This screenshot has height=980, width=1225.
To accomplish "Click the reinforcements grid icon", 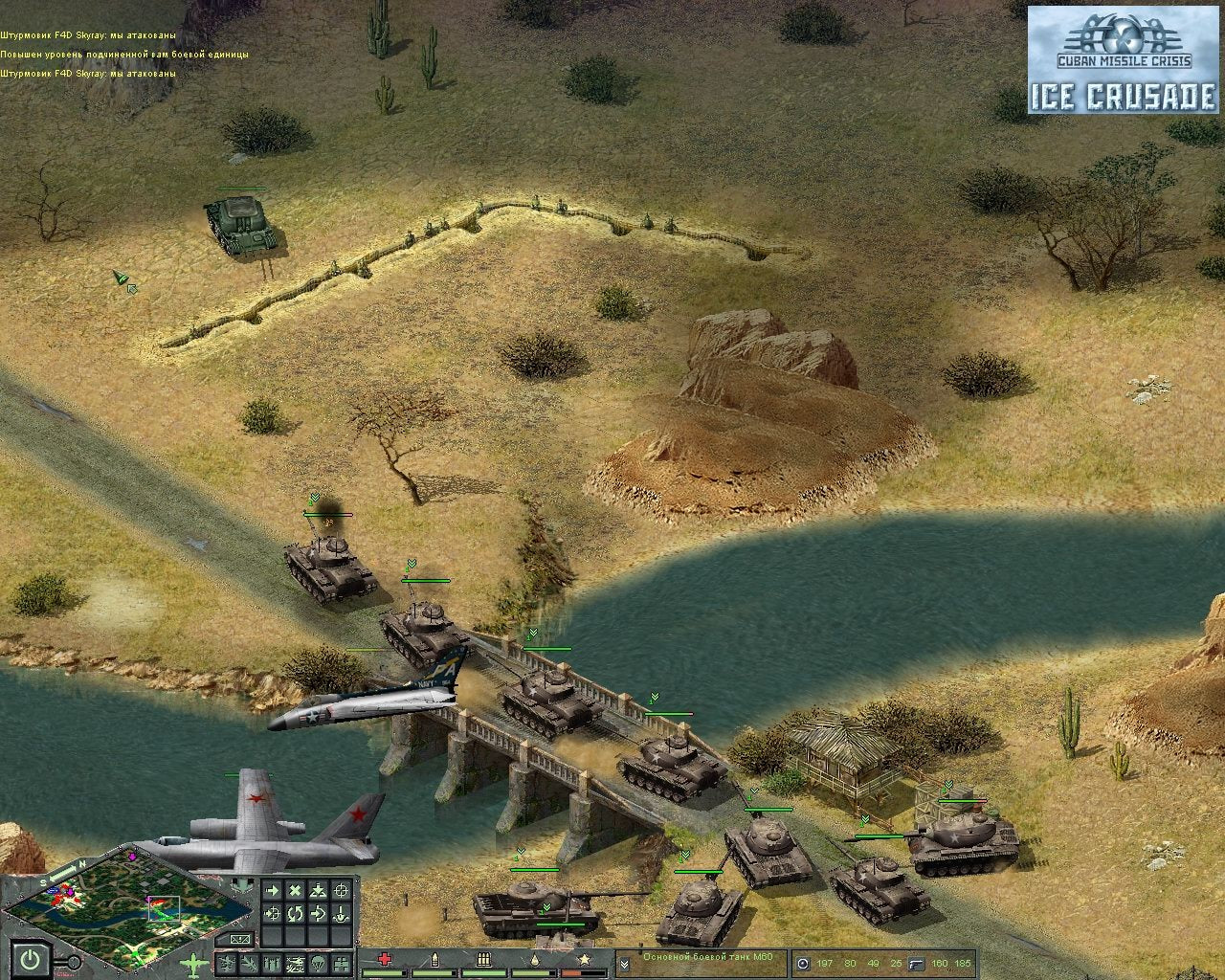I will [x=341, y=964].
